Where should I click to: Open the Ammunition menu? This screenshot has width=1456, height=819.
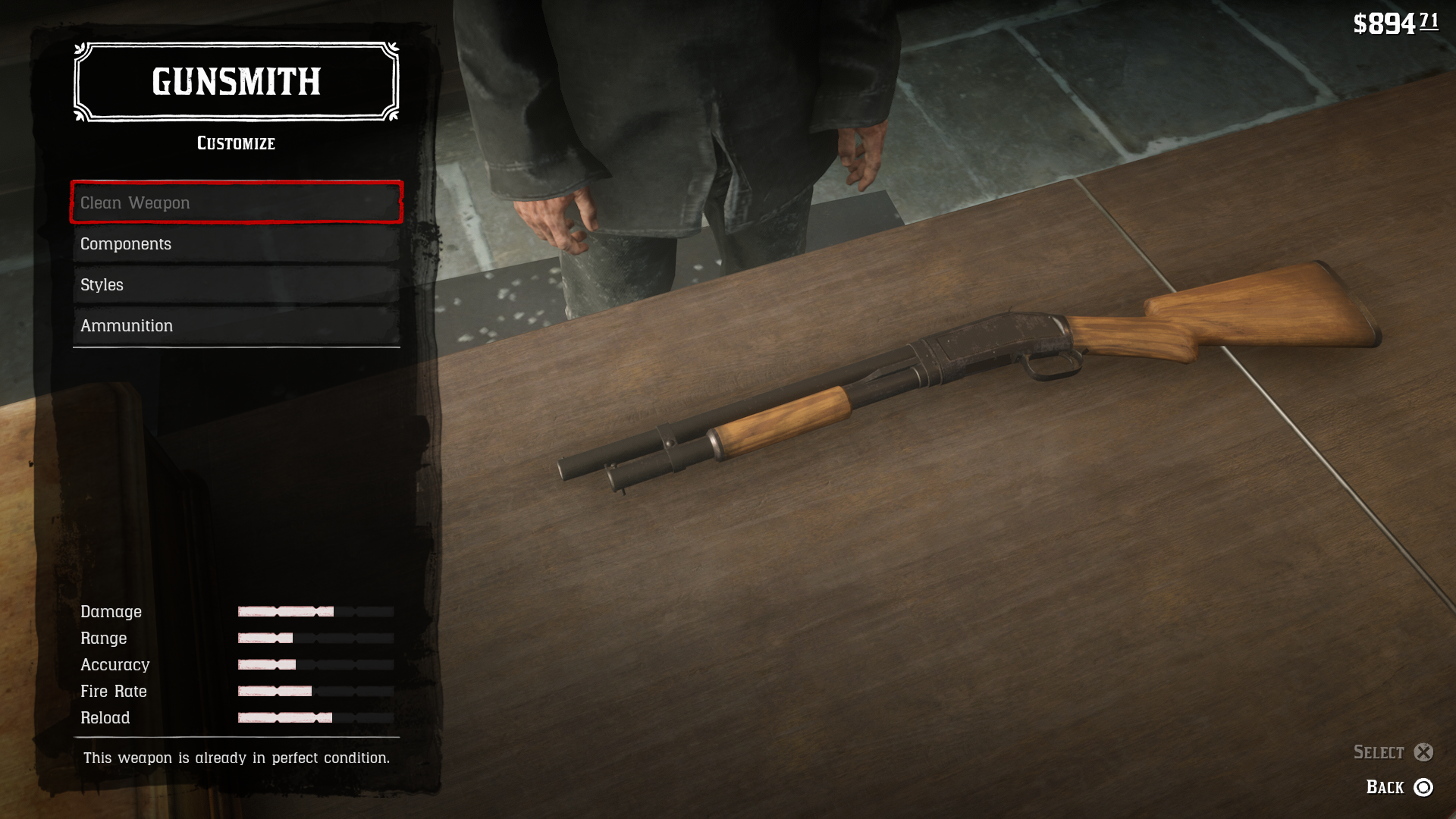tap(236, 326)
